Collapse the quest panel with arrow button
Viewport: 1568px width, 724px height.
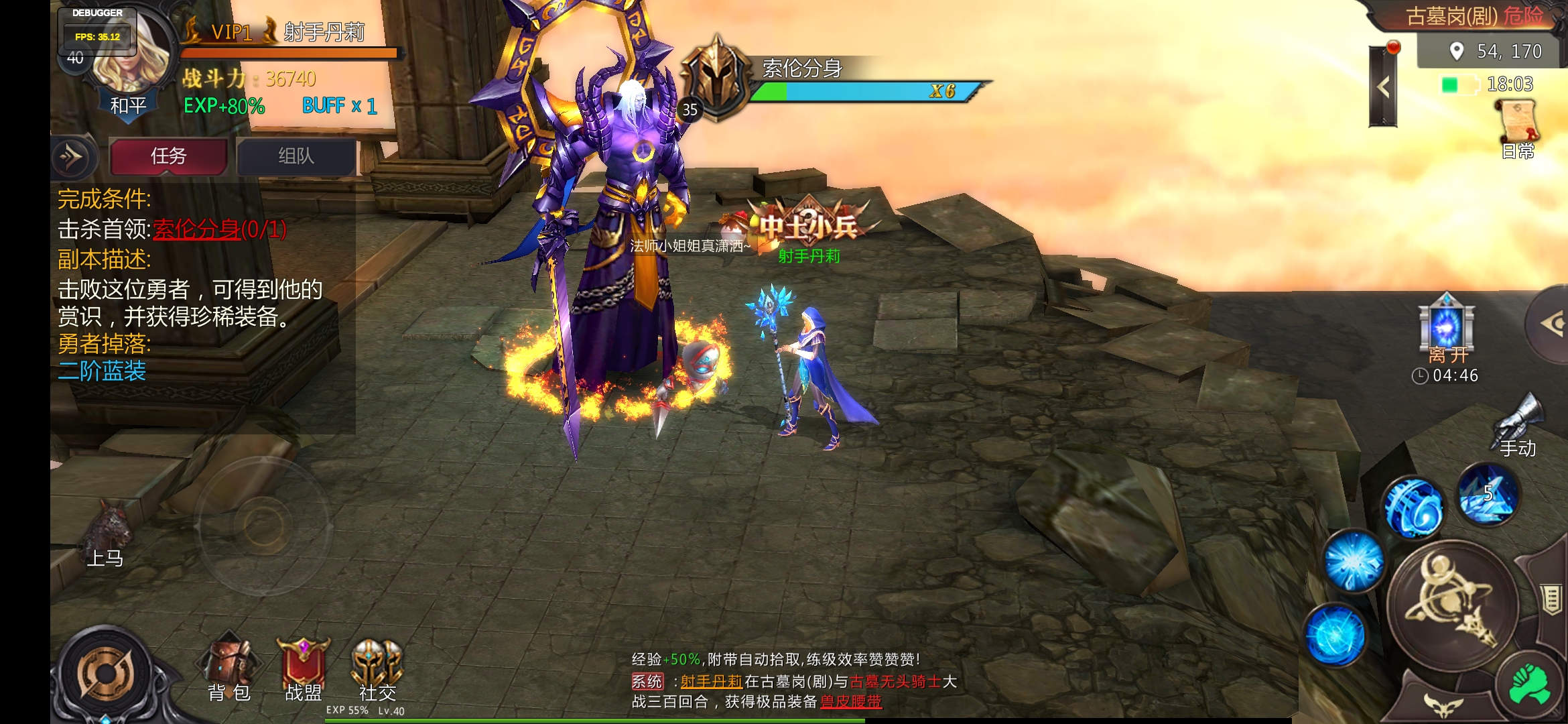pos(72,158)
